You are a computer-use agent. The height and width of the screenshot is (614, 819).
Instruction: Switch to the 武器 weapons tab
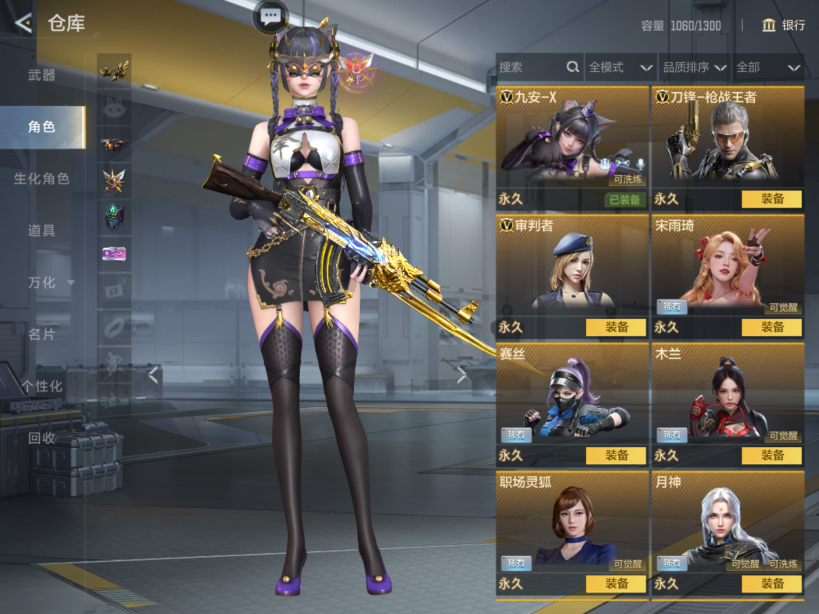[42, 75]
